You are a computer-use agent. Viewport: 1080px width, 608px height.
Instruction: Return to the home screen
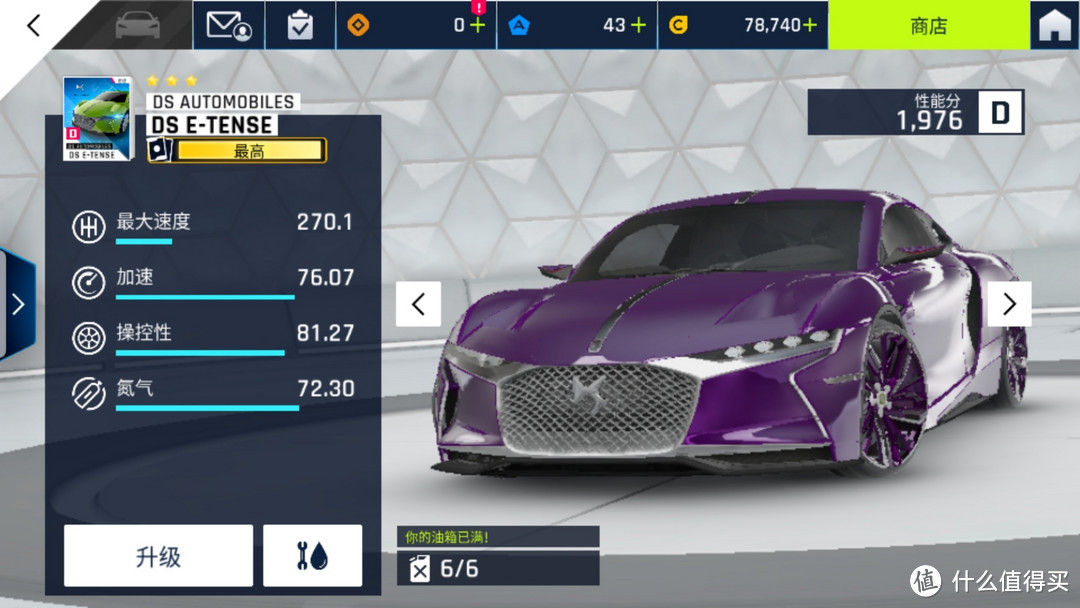tap(1054, 26)
